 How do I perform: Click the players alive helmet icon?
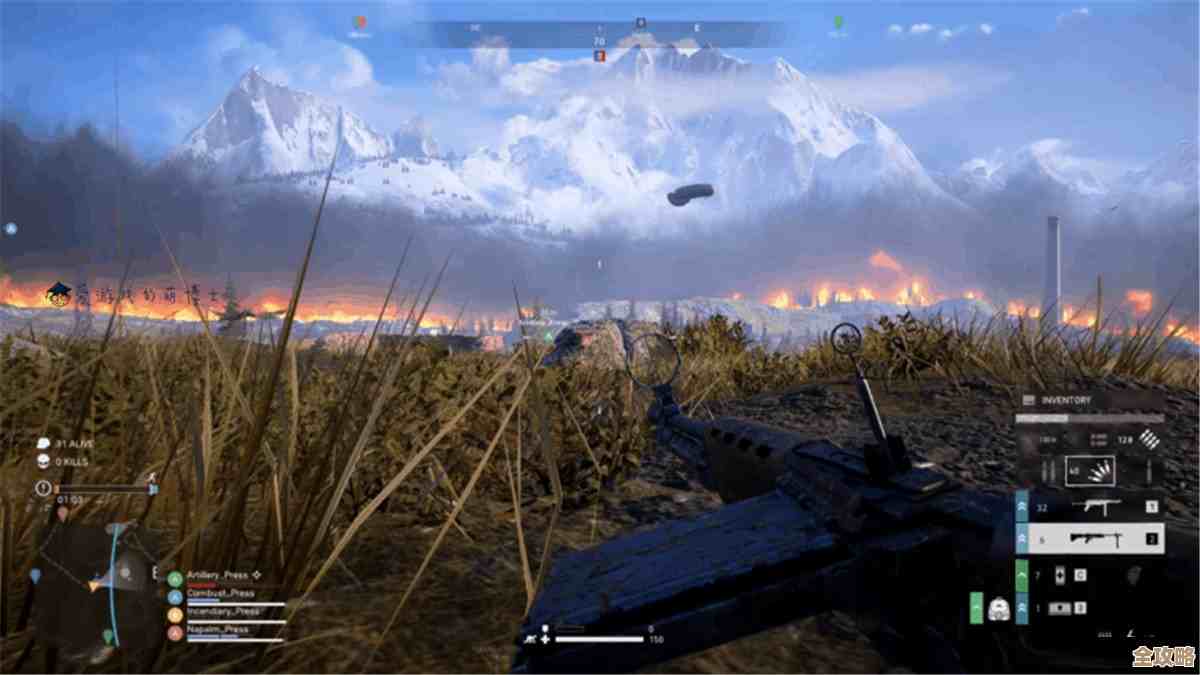point(43,443)
